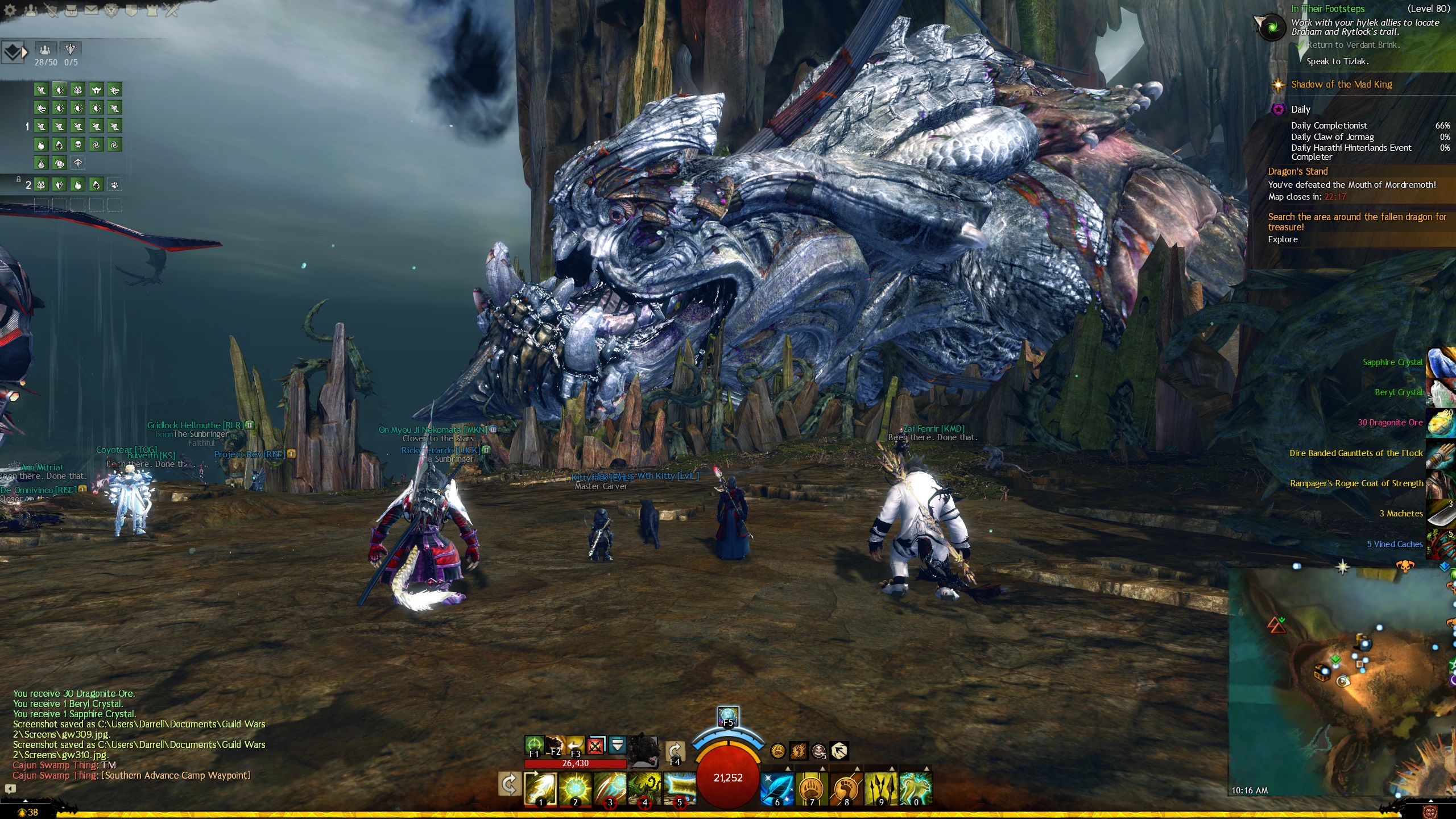This screenshot has width=1456, height=819.
Task: Select the Shadow of the Mad King tracker entry
Action: [1341, 85]
